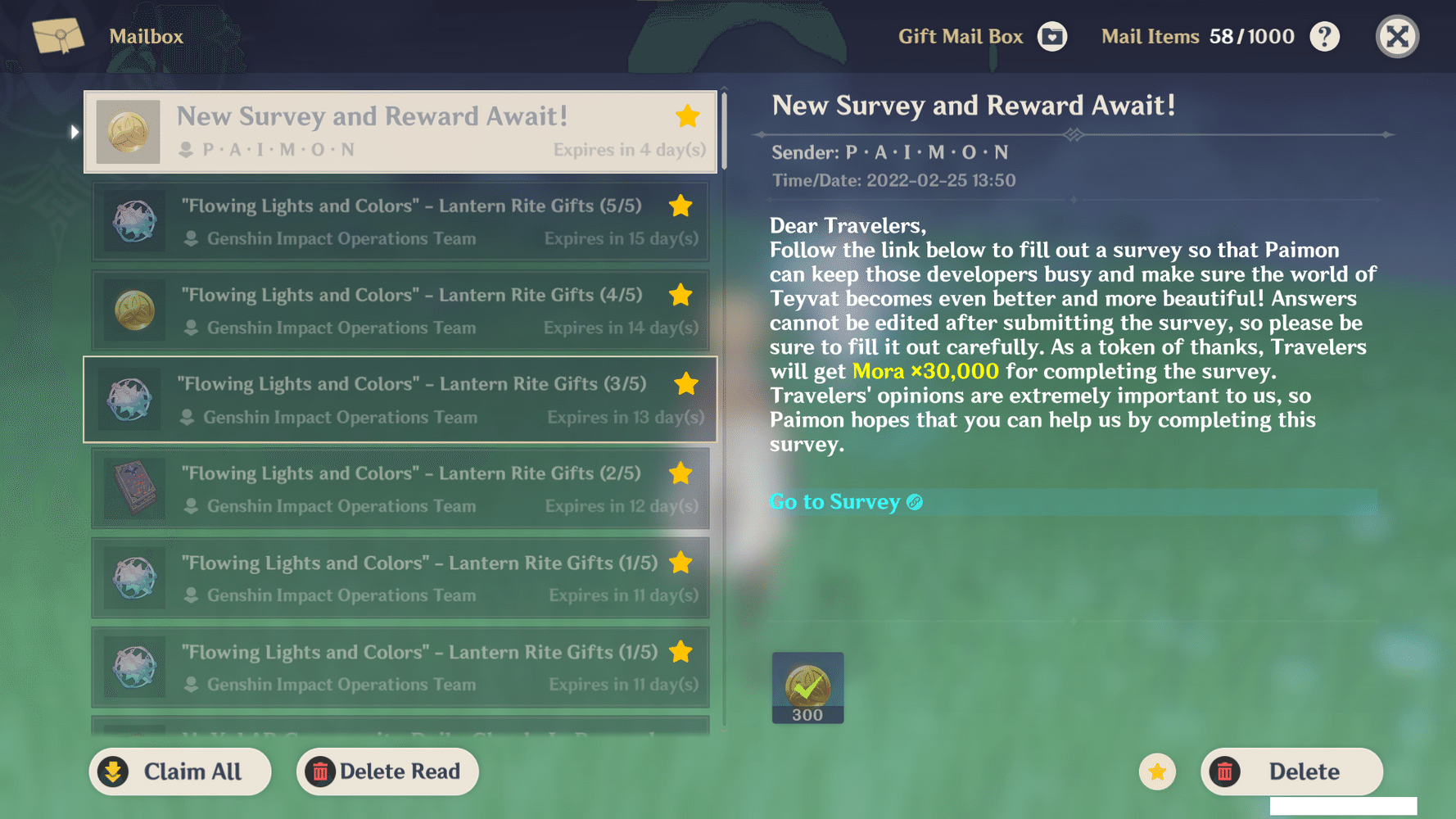The image size is (1456, 819).
Task: Toggle the favorite star on Lantern Rite Gifts (3/5)
Action: 686,383
